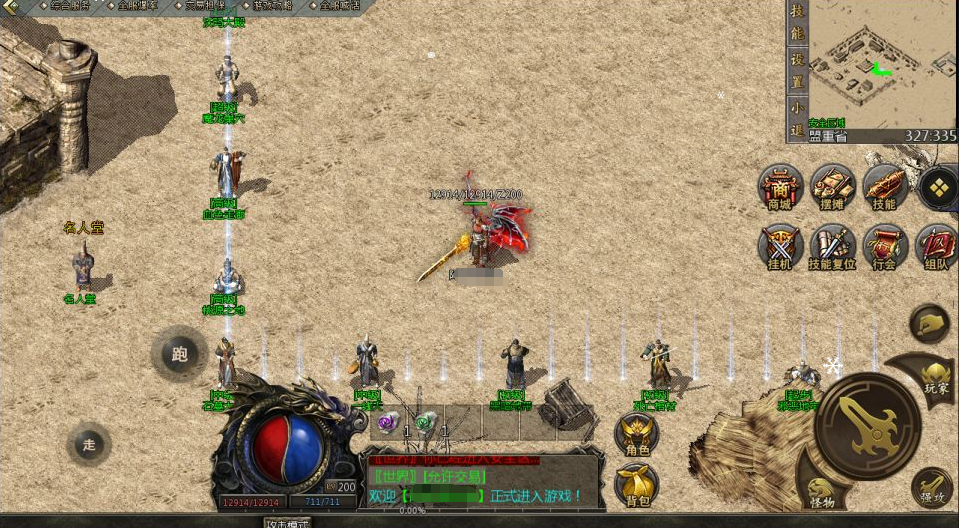The width and height of the screenshot is (963, 528).
Task: Open the 行会 guild icon
Action: 885,247
